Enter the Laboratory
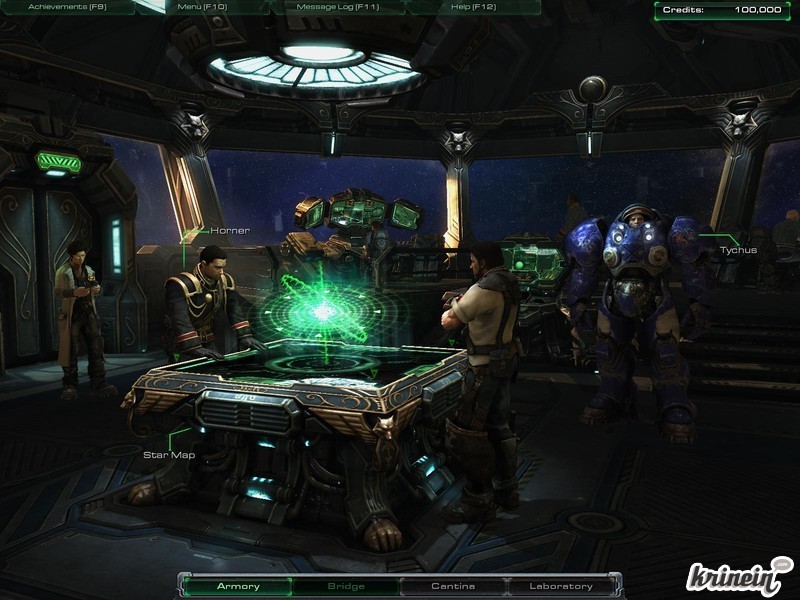The image size is (800, 600). [x=561, y=586]
